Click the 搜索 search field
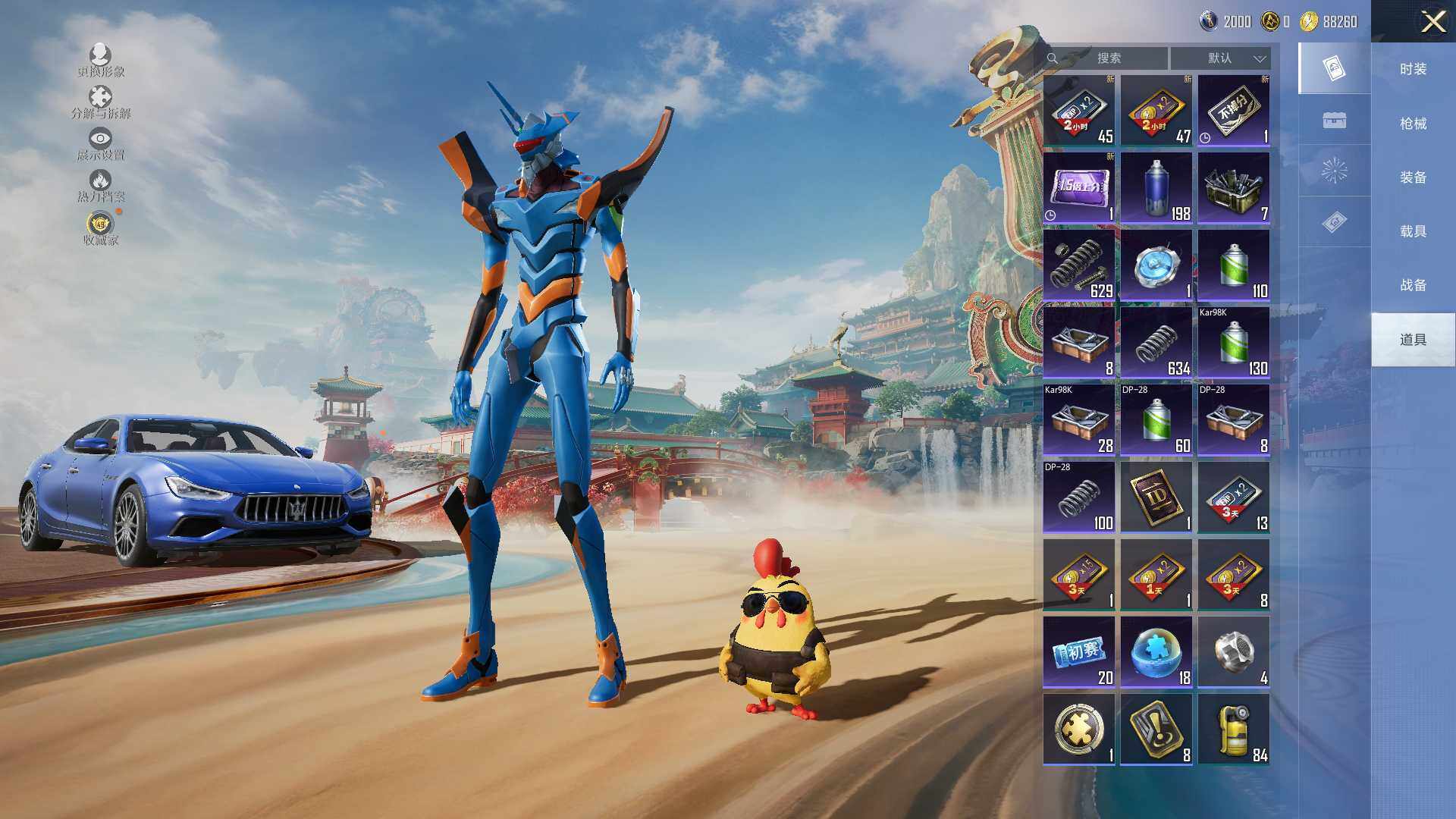The width and height of the screenshot is (1456, 819). (1107, 58)
